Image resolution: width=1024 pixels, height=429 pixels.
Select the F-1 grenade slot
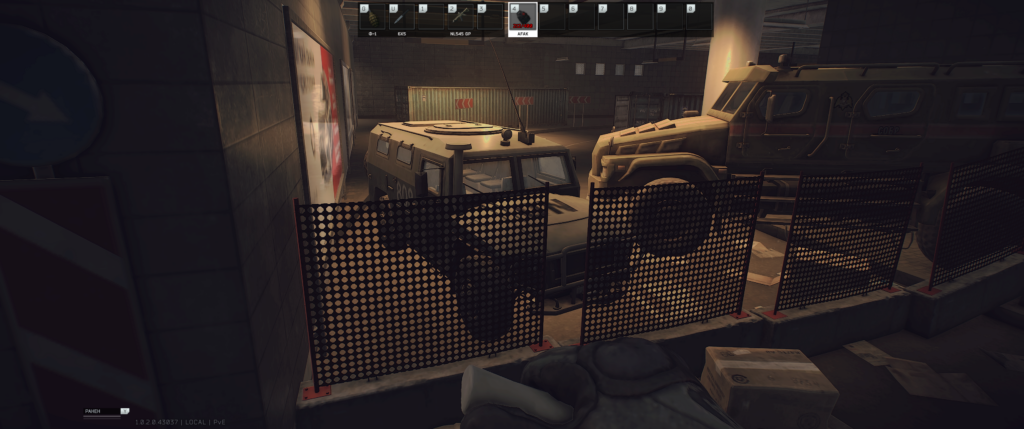pyautogui.click(x=372, y=19)
